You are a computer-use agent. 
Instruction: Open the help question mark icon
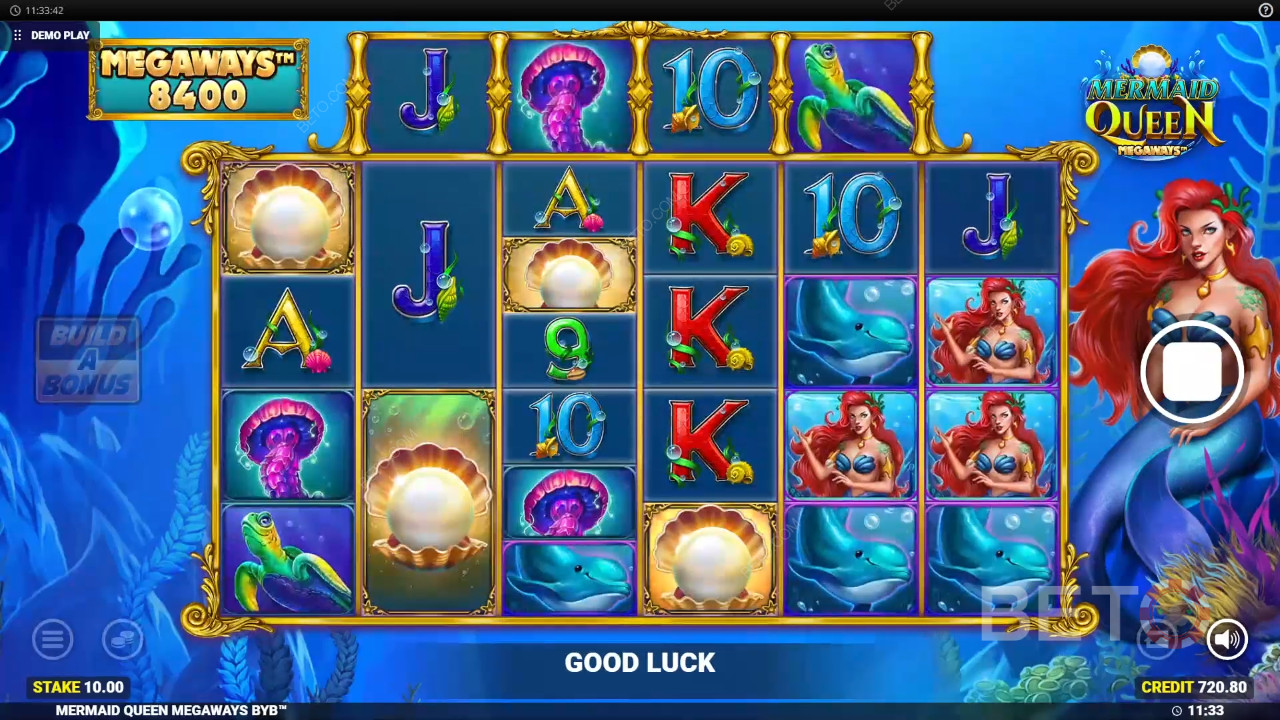(1265, 10)
